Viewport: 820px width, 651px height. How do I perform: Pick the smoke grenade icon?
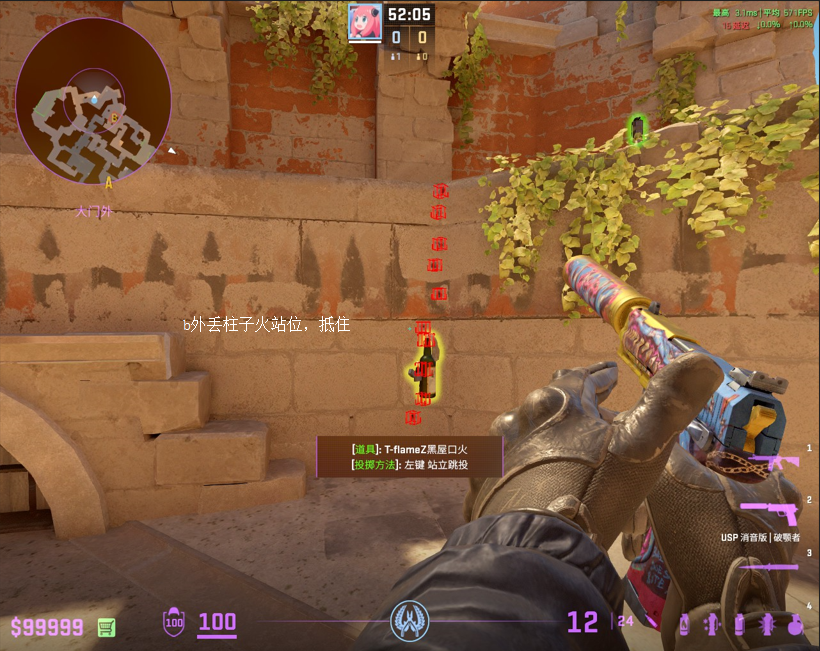[x=740, y=624]
